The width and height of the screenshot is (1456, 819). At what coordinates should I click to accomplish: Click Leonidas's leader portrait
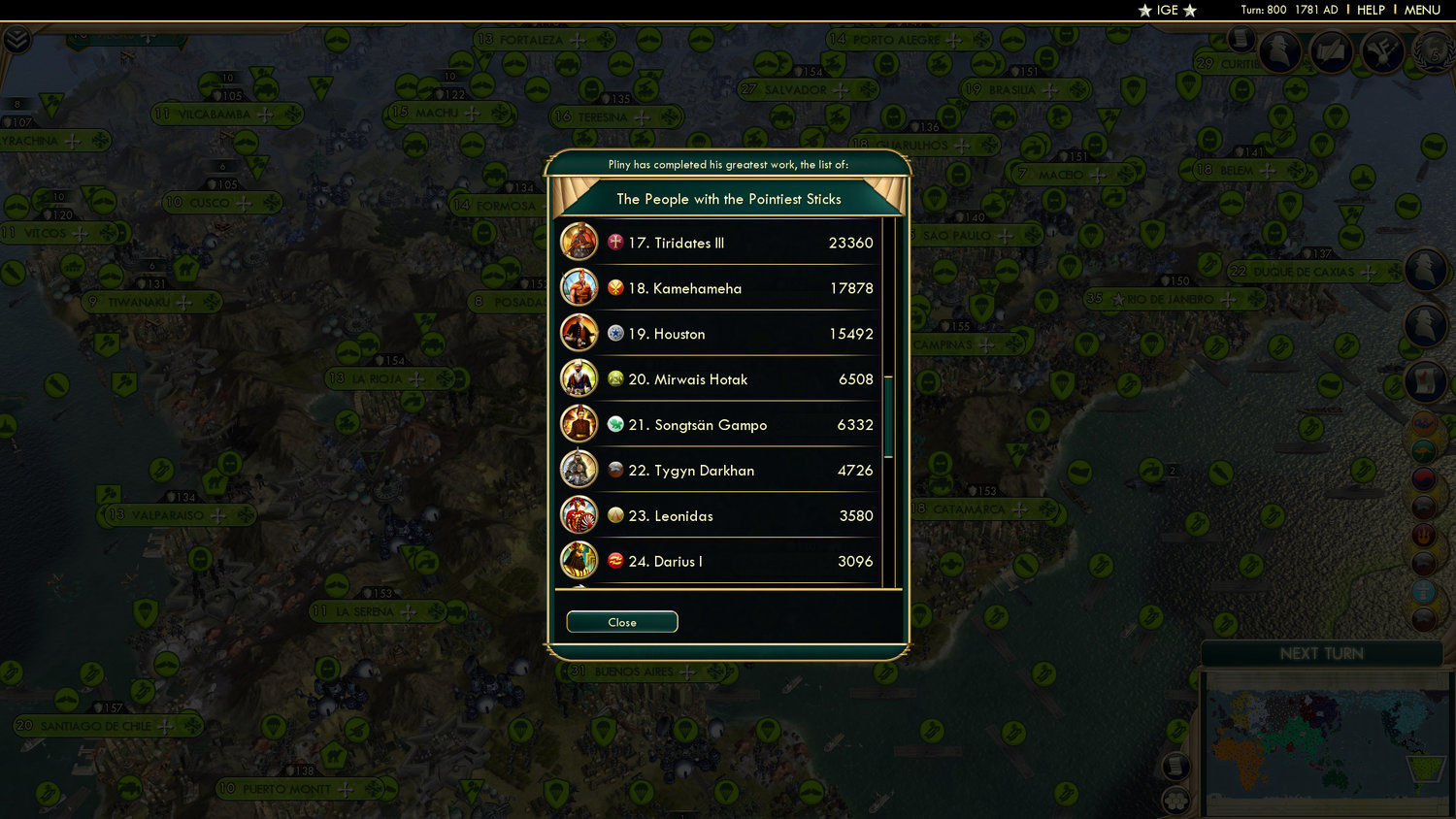[579, 515]
